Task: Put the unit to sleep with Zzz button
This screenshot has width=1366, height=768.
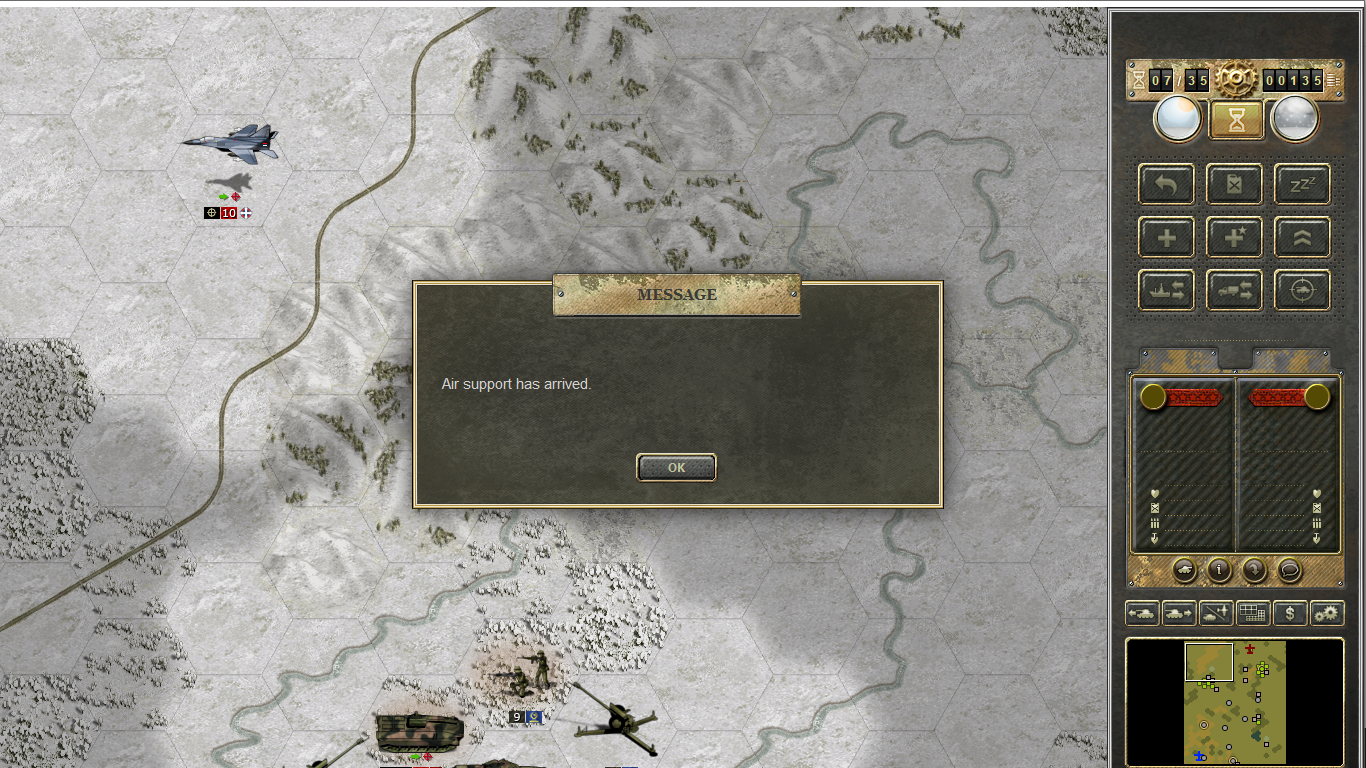Action: click(x=1302, y=185)
